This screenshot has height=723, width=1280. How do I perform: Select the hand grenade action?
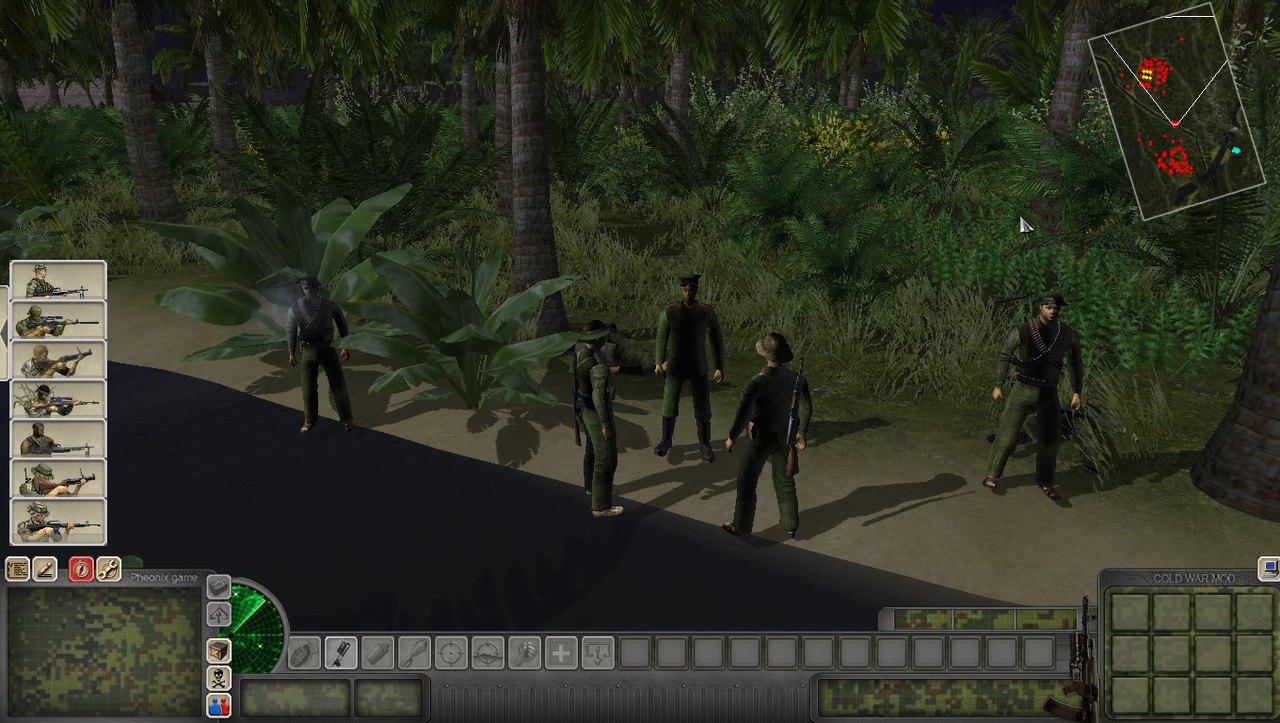[x=303, y=653]
